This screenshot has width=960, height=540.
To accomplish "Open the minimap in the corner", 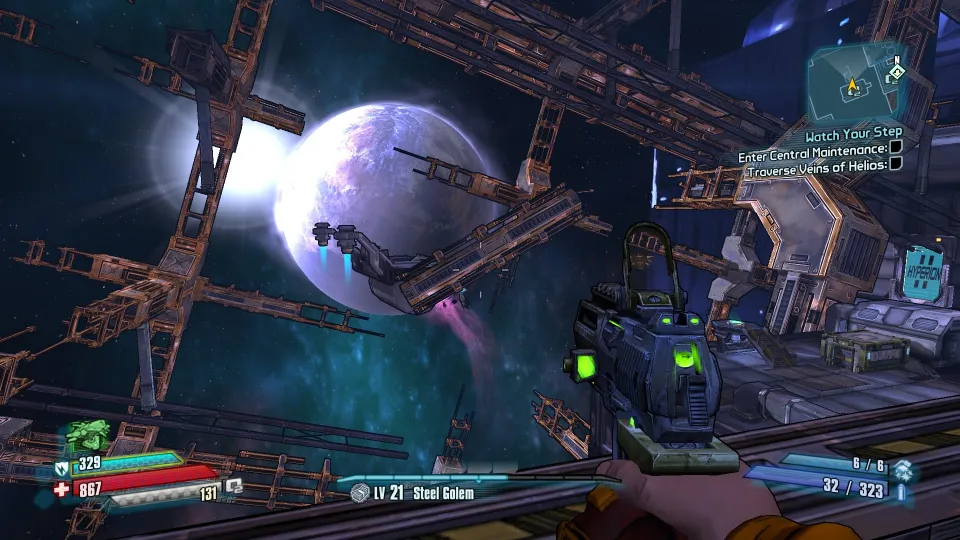I will (857, 80).
